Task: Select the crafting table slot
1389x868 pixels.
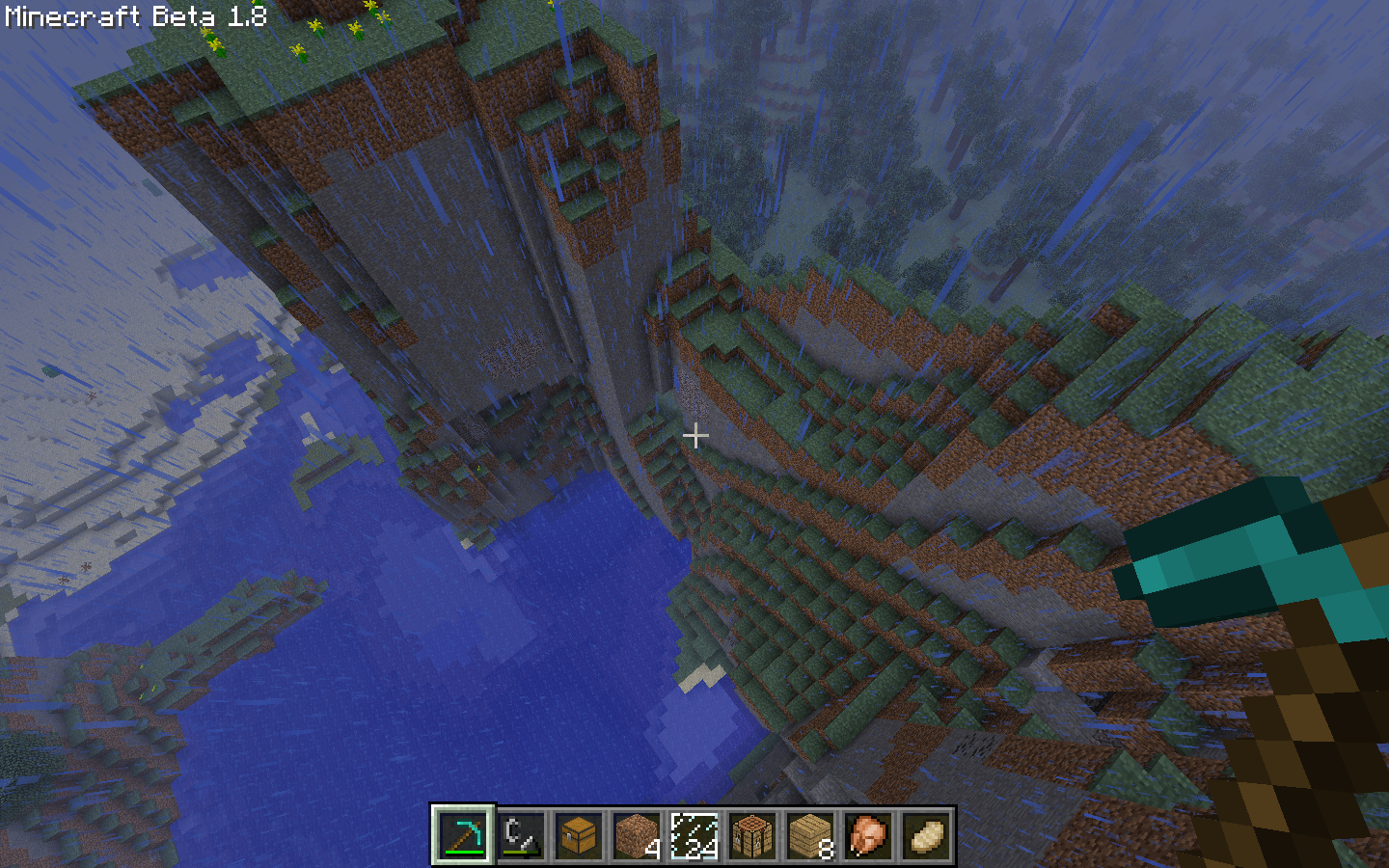Action: click(752, 835)
